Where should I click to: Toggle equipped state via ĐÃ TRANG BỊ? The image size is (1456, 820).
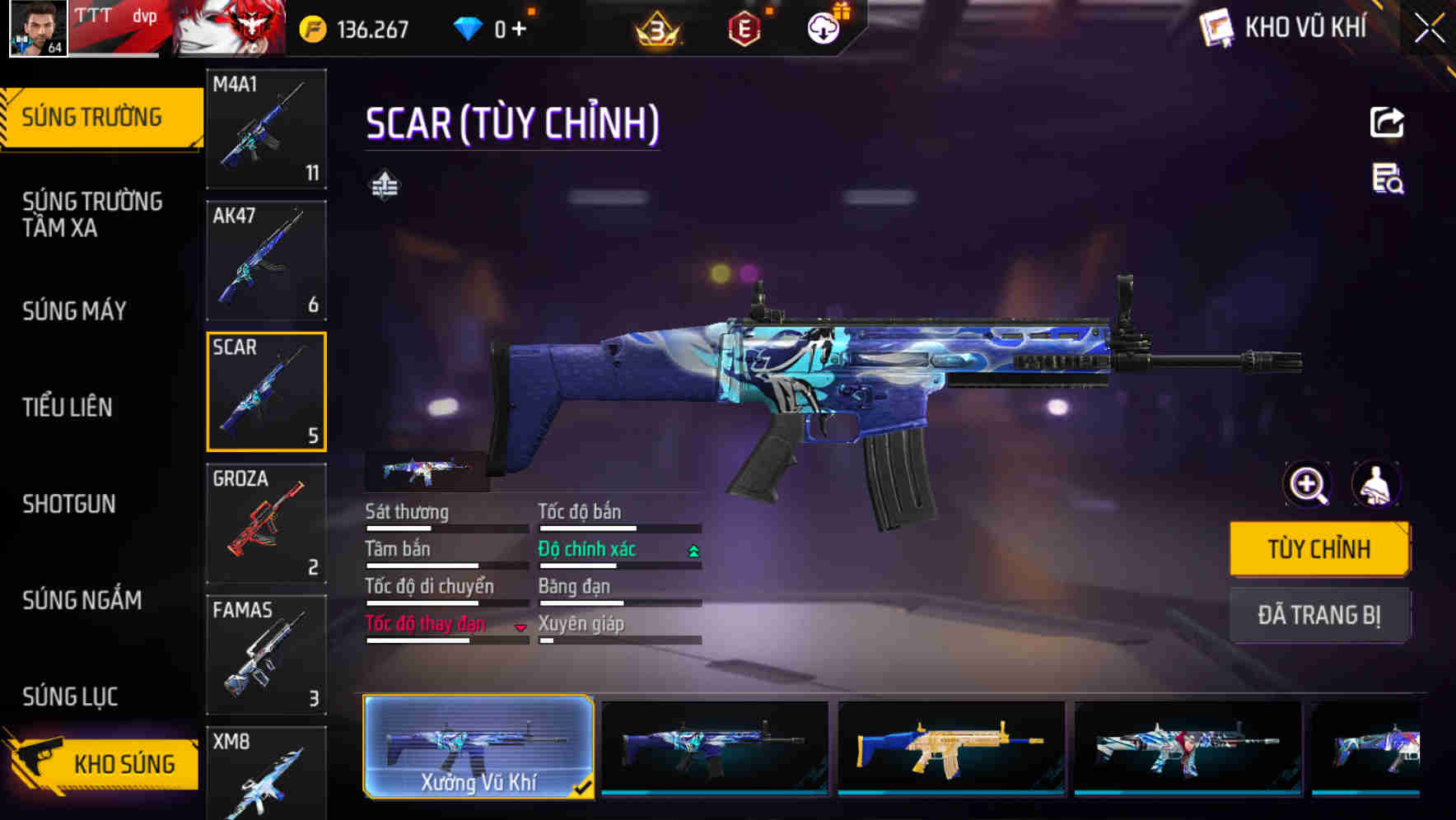click(1319, 615)
